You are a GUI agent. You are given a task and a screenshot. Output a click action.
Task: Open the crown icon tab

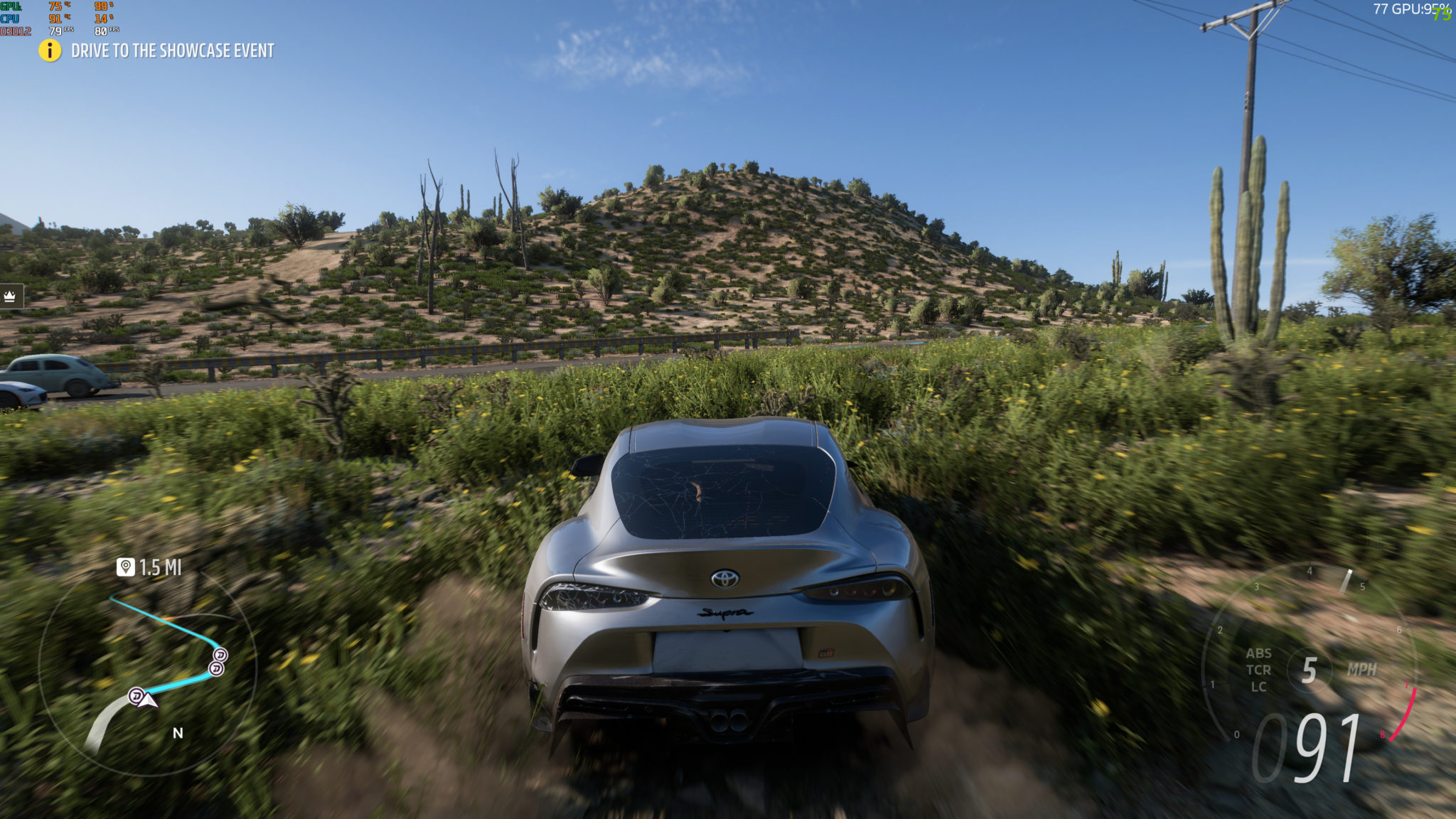coord(10,296)
